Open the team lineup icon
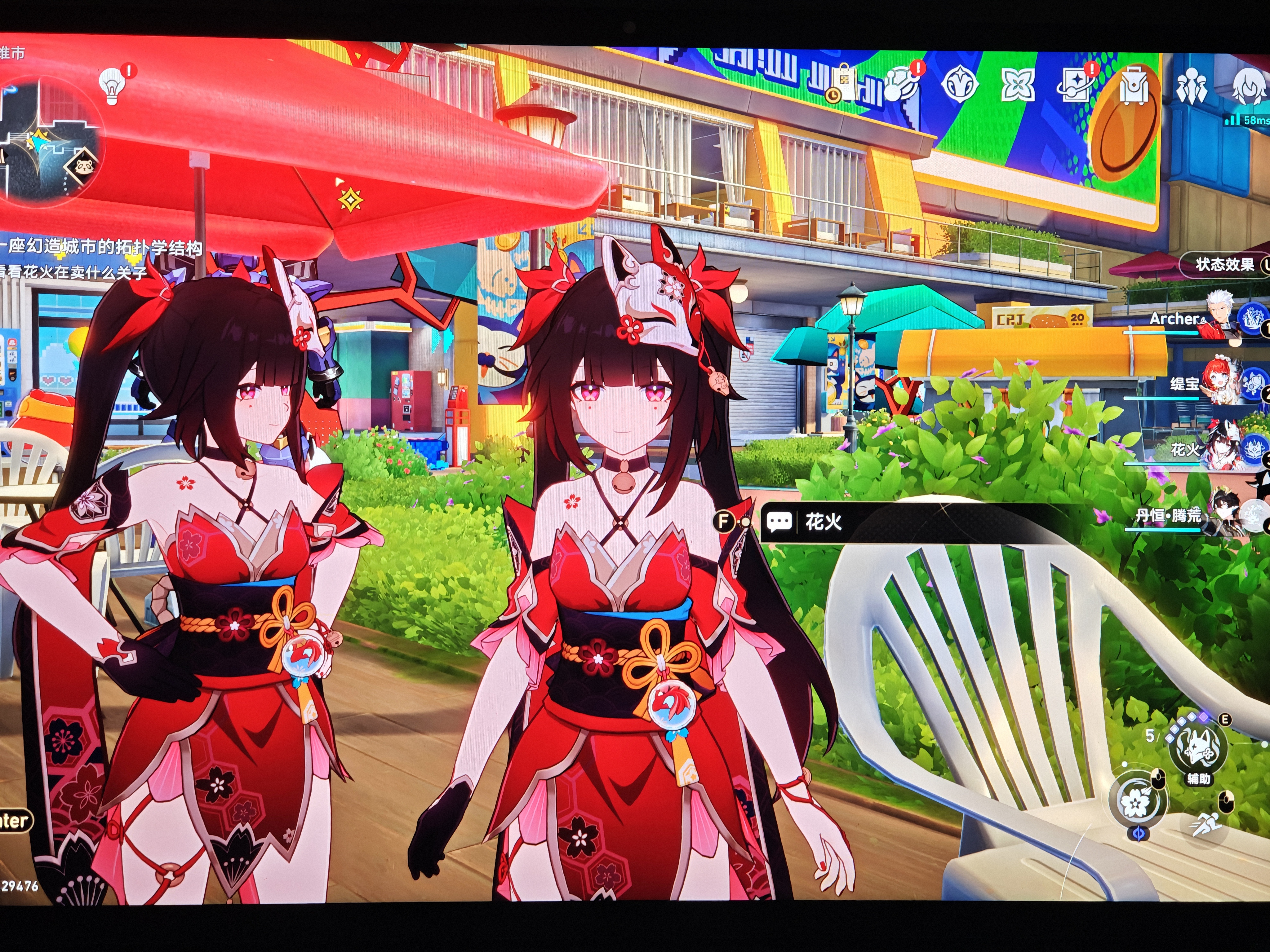The height and width of the screenshot is (952, 1270). pos(1192,88)
